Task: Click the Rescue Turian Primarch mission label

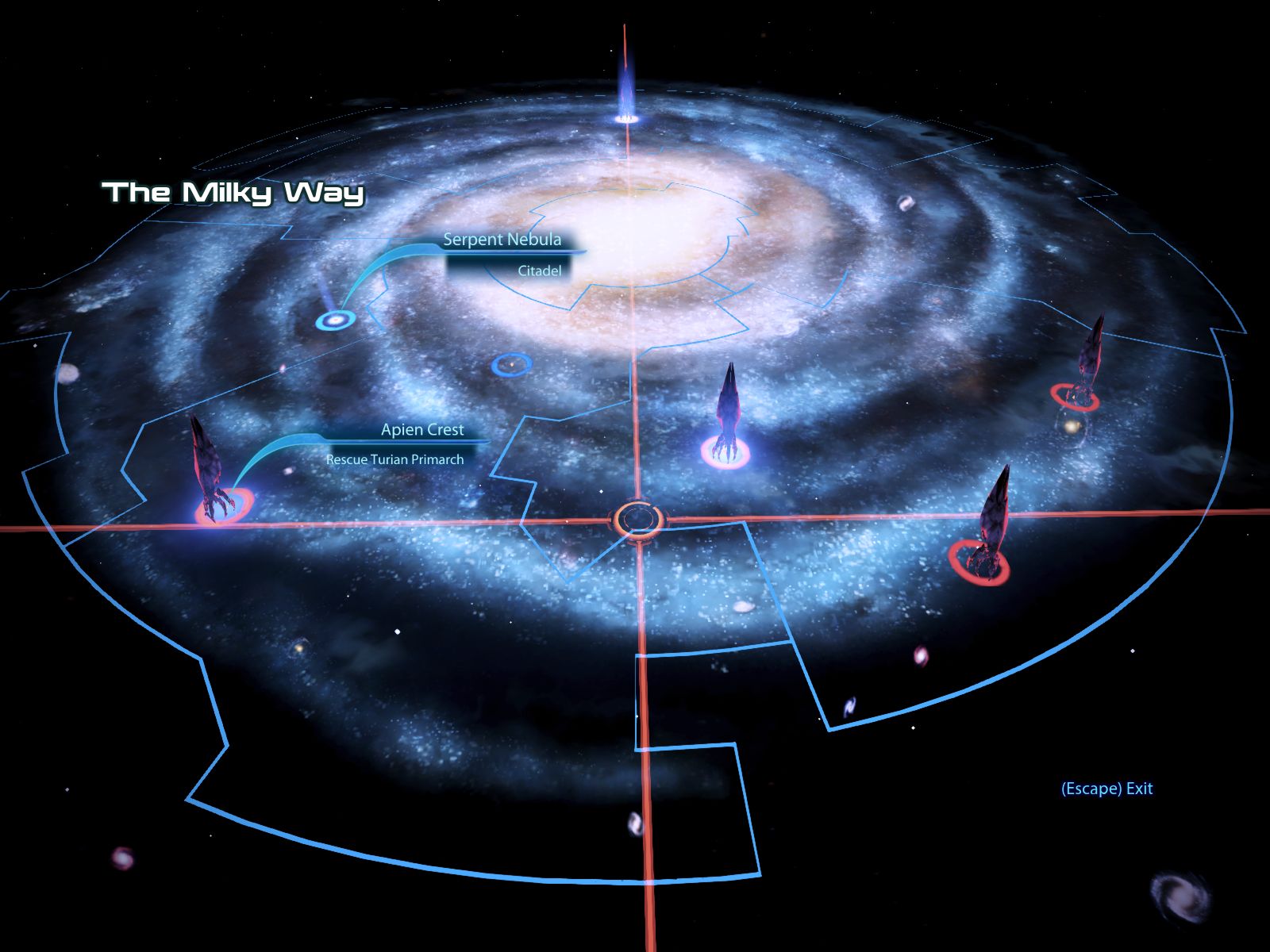Action: (x=394, y=459)
